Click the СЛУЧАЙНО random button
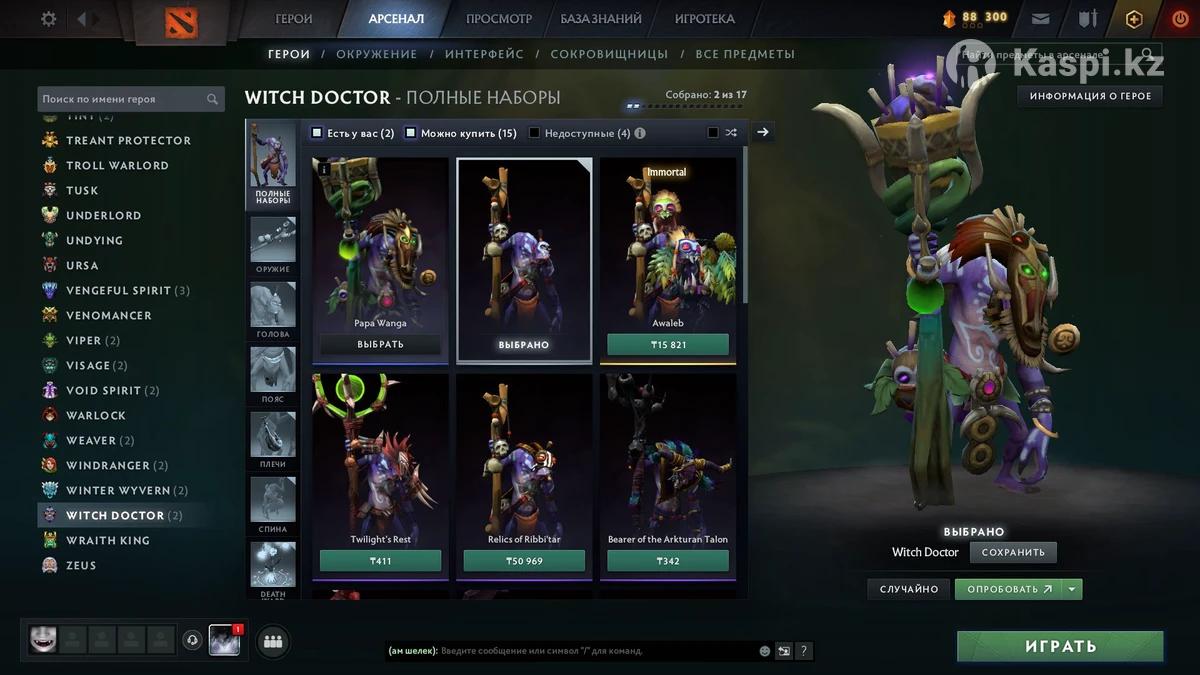Image resolution: width=1200 pixels, height=675 pixels. click(x=909, y=589)
